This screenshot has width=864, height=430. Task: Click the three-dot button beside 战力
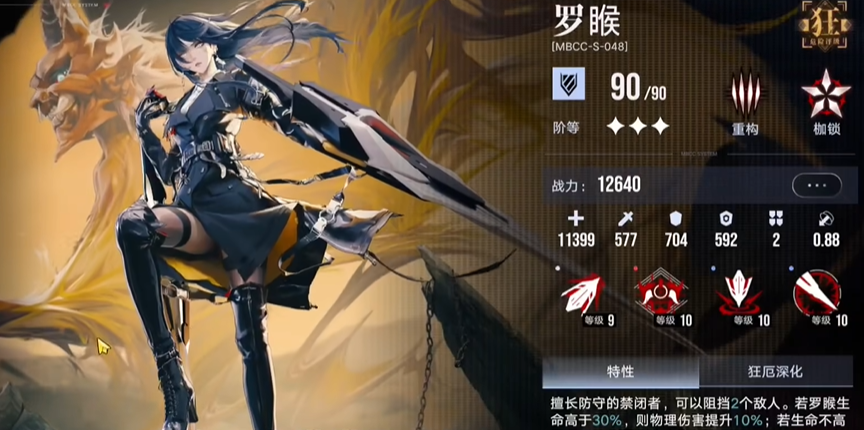(x=816, y=185)
